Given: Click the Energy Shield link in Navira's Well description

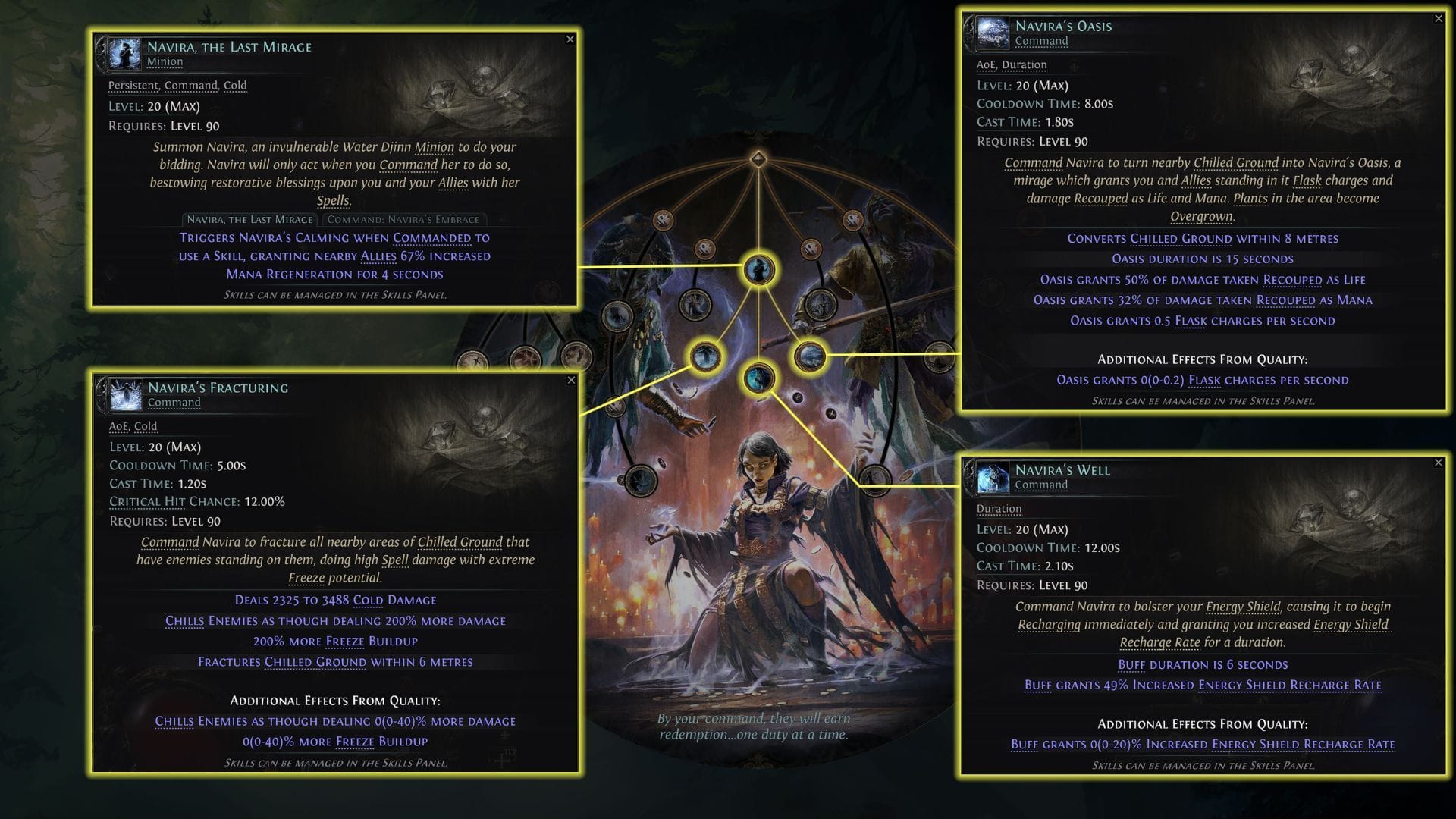Looking at the screenshot, I should [x=1241, y=607].
